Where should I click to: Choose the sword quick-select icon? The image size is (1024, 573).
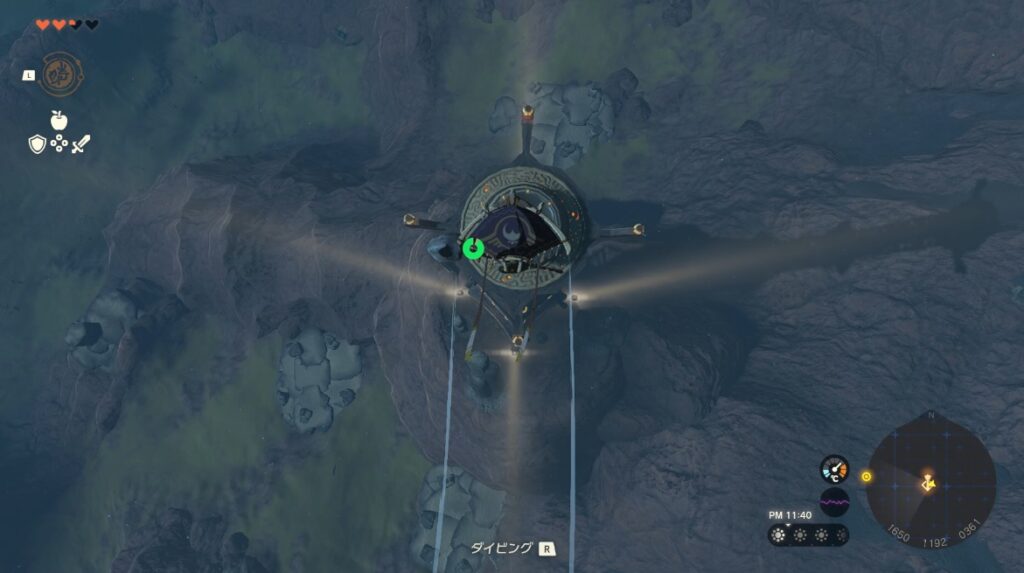click(x=81, y=144)
